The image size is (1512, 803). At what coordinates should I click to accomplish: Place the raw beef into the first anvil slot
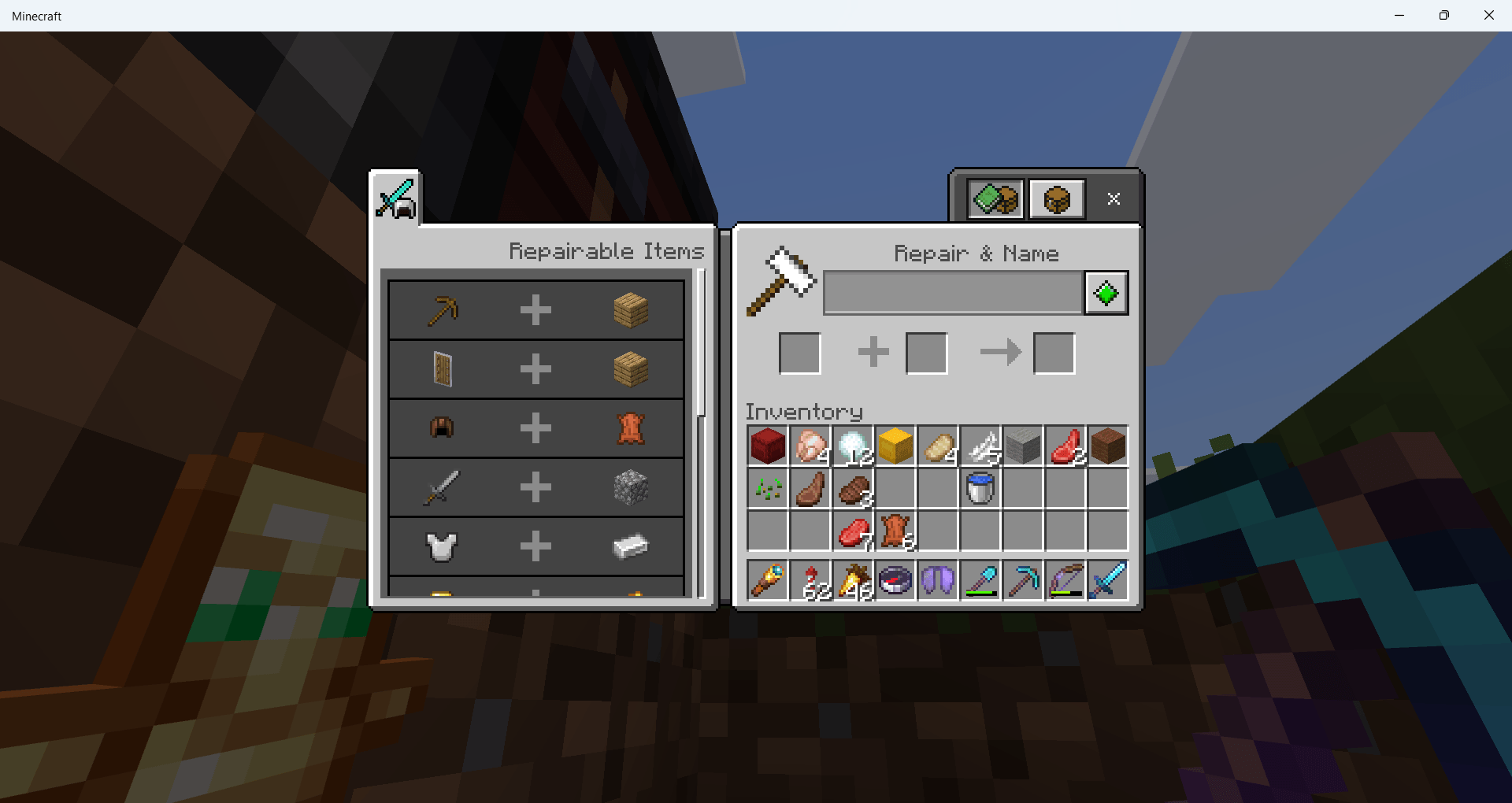pos(799,352)
